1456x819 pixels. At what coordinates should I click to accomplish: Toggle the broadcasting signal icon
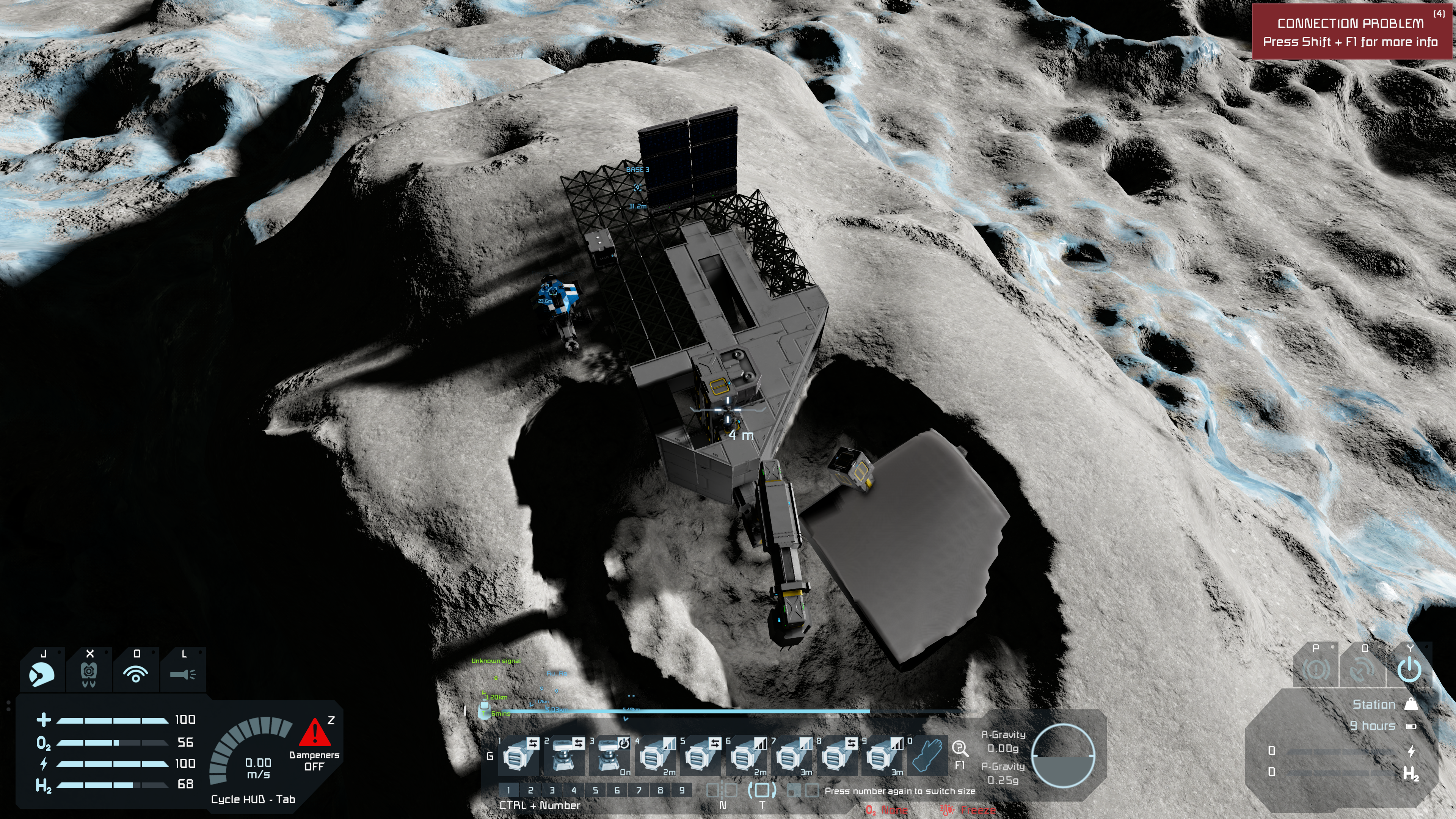136,673
